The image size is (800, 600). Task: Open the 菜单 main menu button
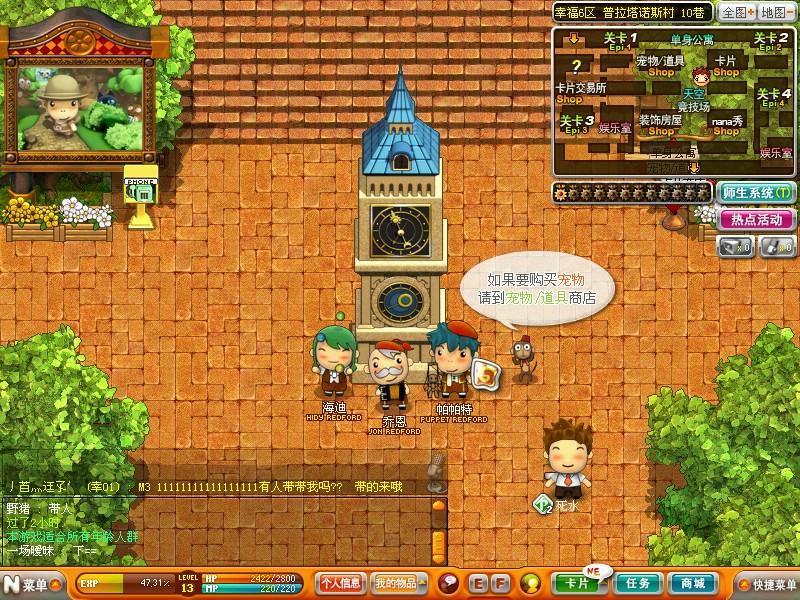coord(26,584)
